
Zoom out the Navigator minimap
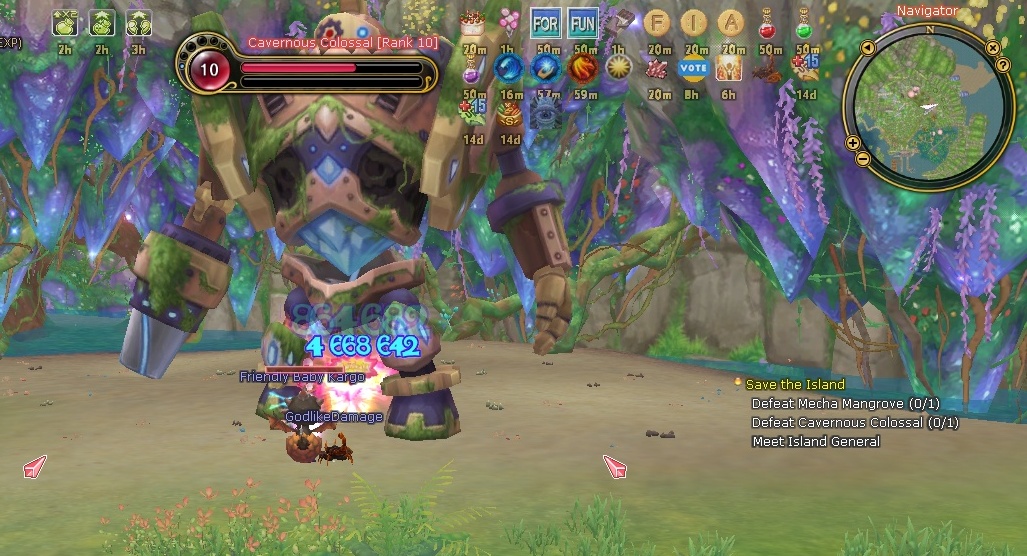[x=863, y=160]
